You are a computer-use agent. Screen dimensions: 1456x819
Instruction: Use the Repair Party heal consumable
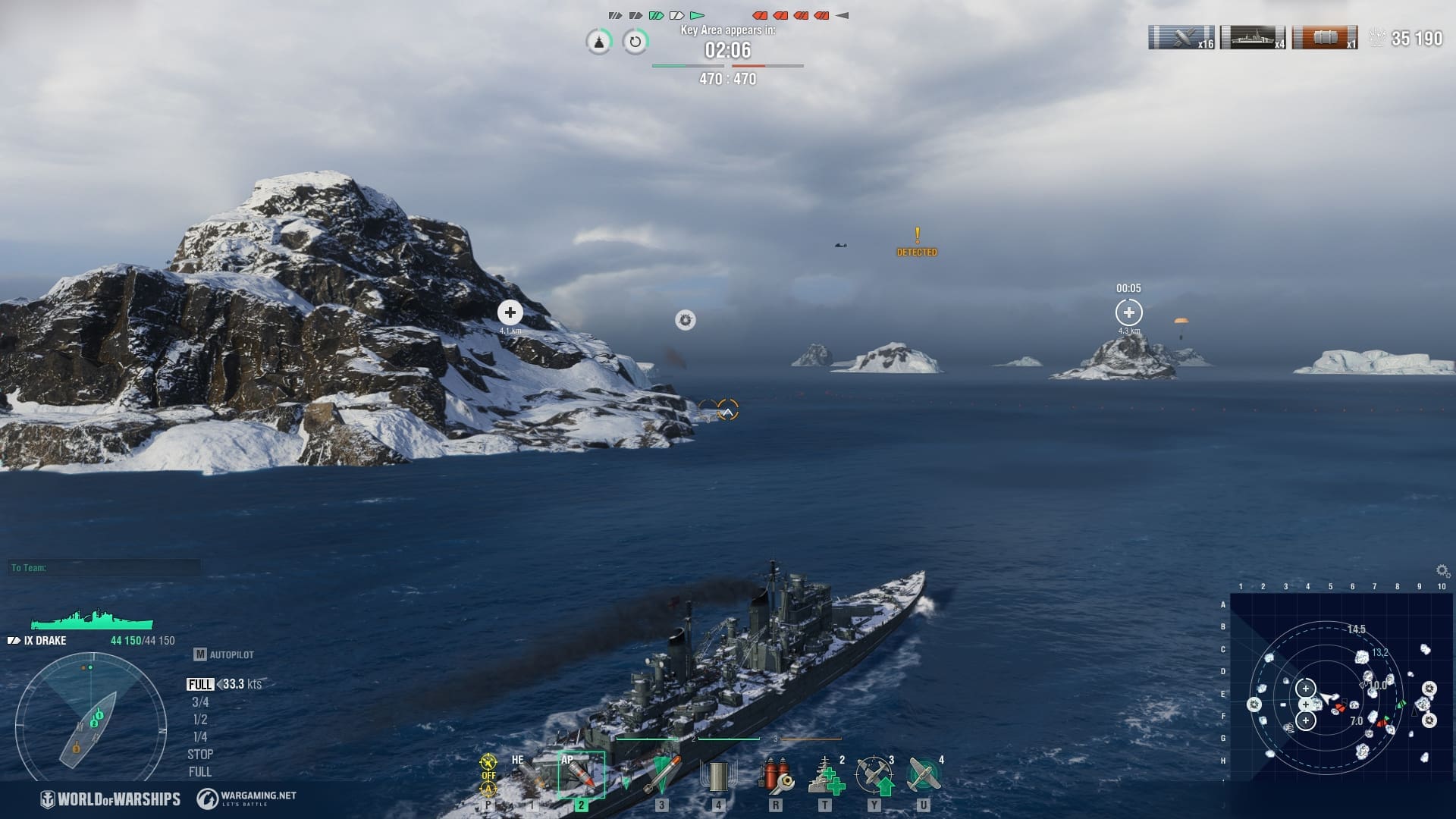[825, 775]
